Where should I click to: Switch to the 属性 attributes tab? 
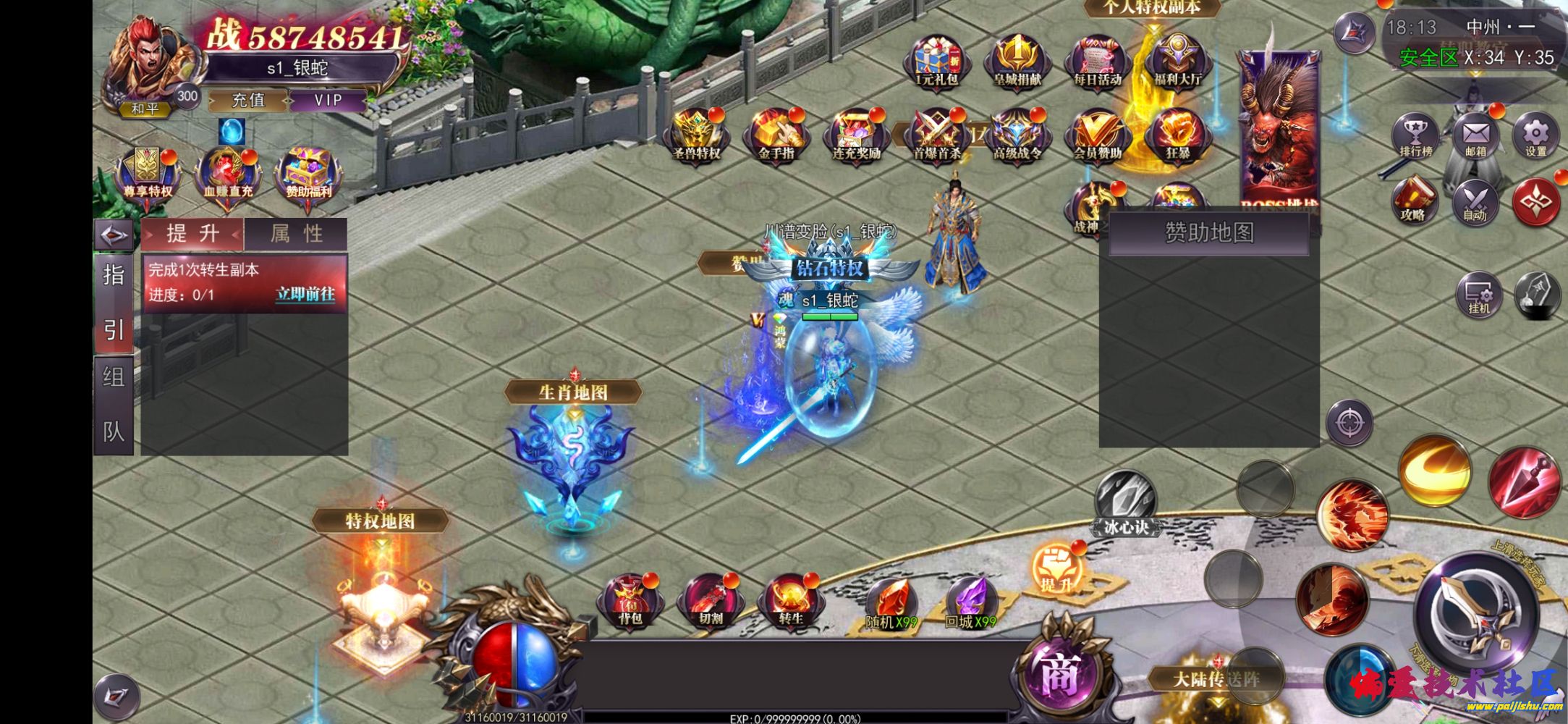[297, 234]
